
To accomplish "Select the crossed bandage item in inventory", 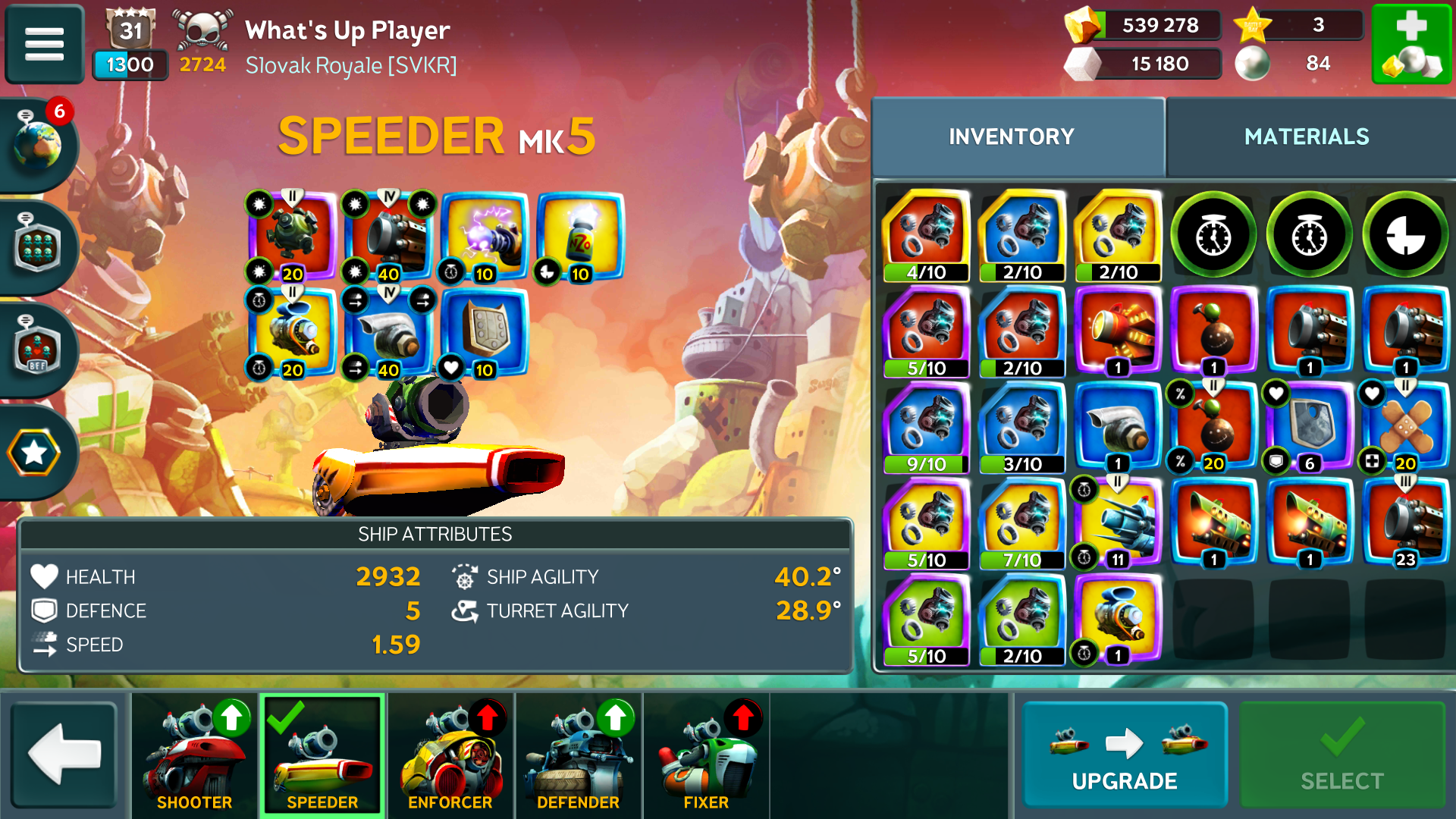I will [1405, 428].
